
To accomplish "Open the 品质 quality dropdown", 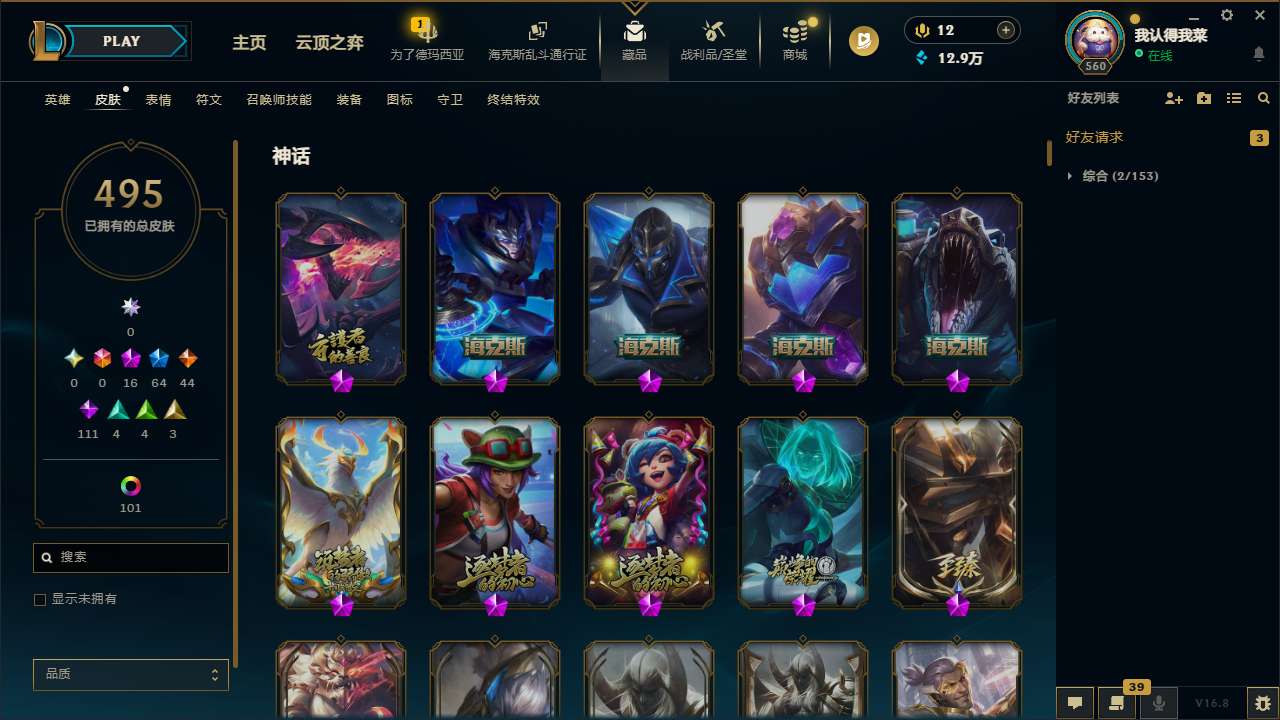I will pyautogui.click(x=130, y=674).
